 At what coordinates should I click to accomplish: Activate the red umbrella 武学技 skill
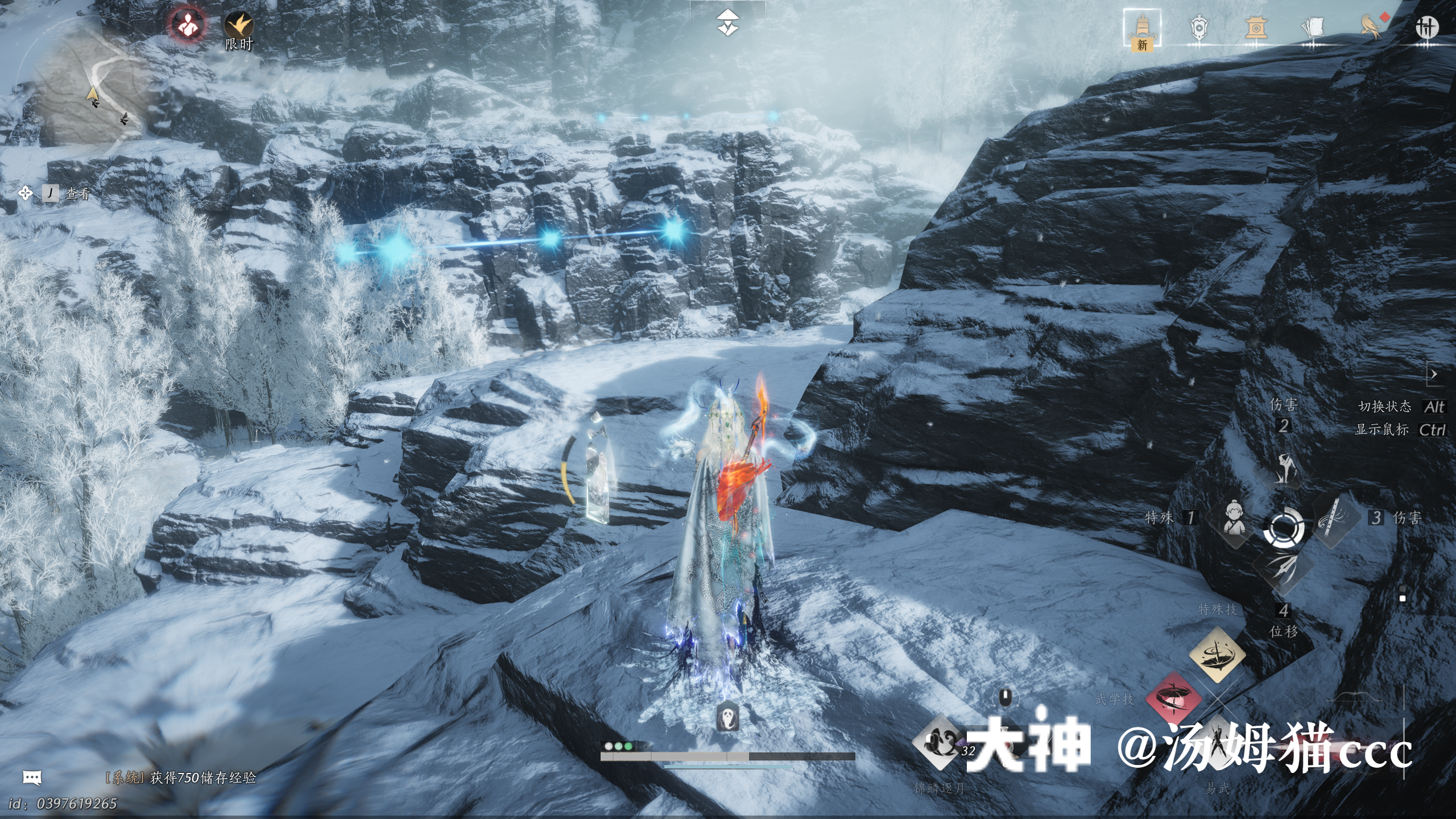[1172, 699]
